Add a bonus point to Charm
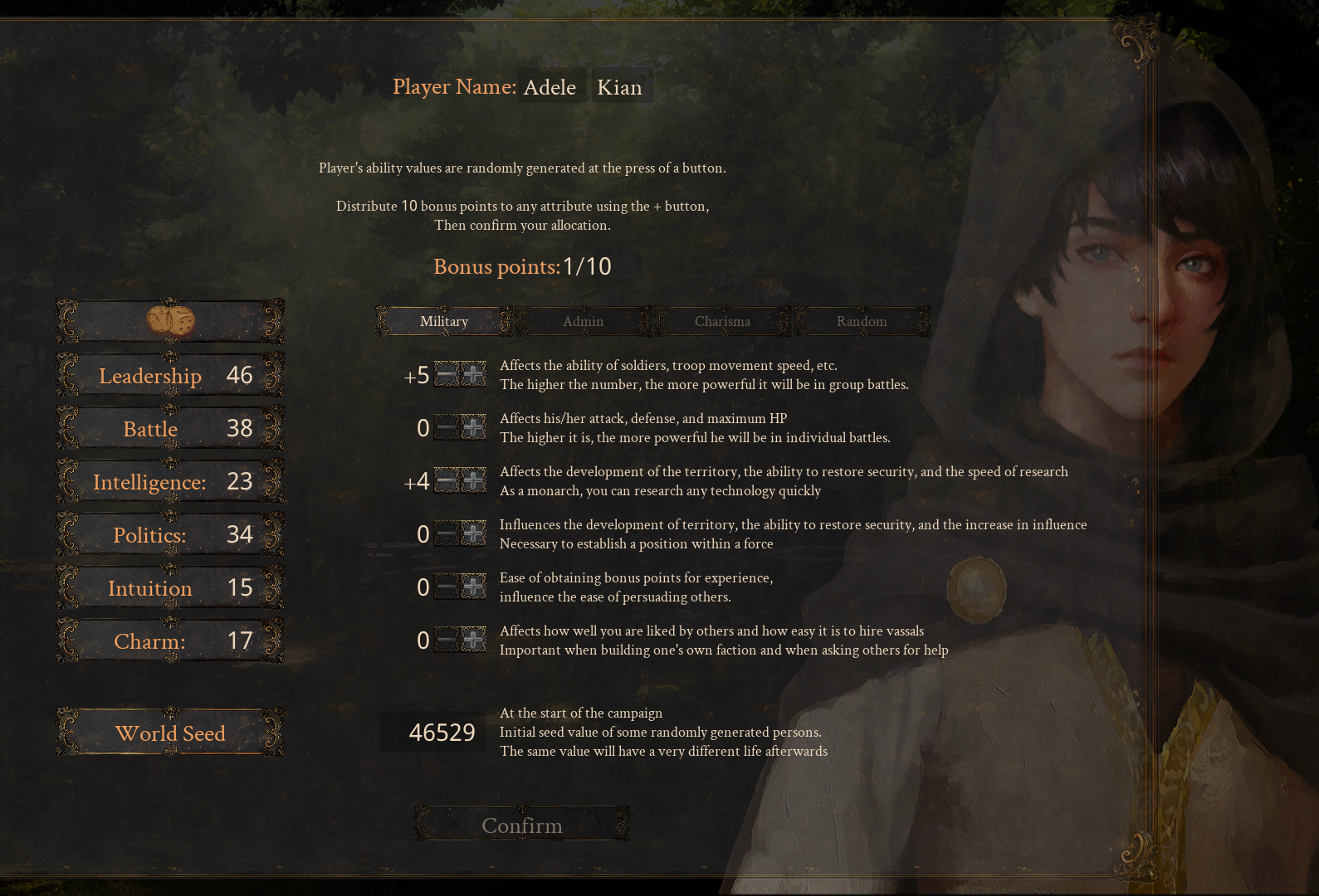 click(473, 640)
